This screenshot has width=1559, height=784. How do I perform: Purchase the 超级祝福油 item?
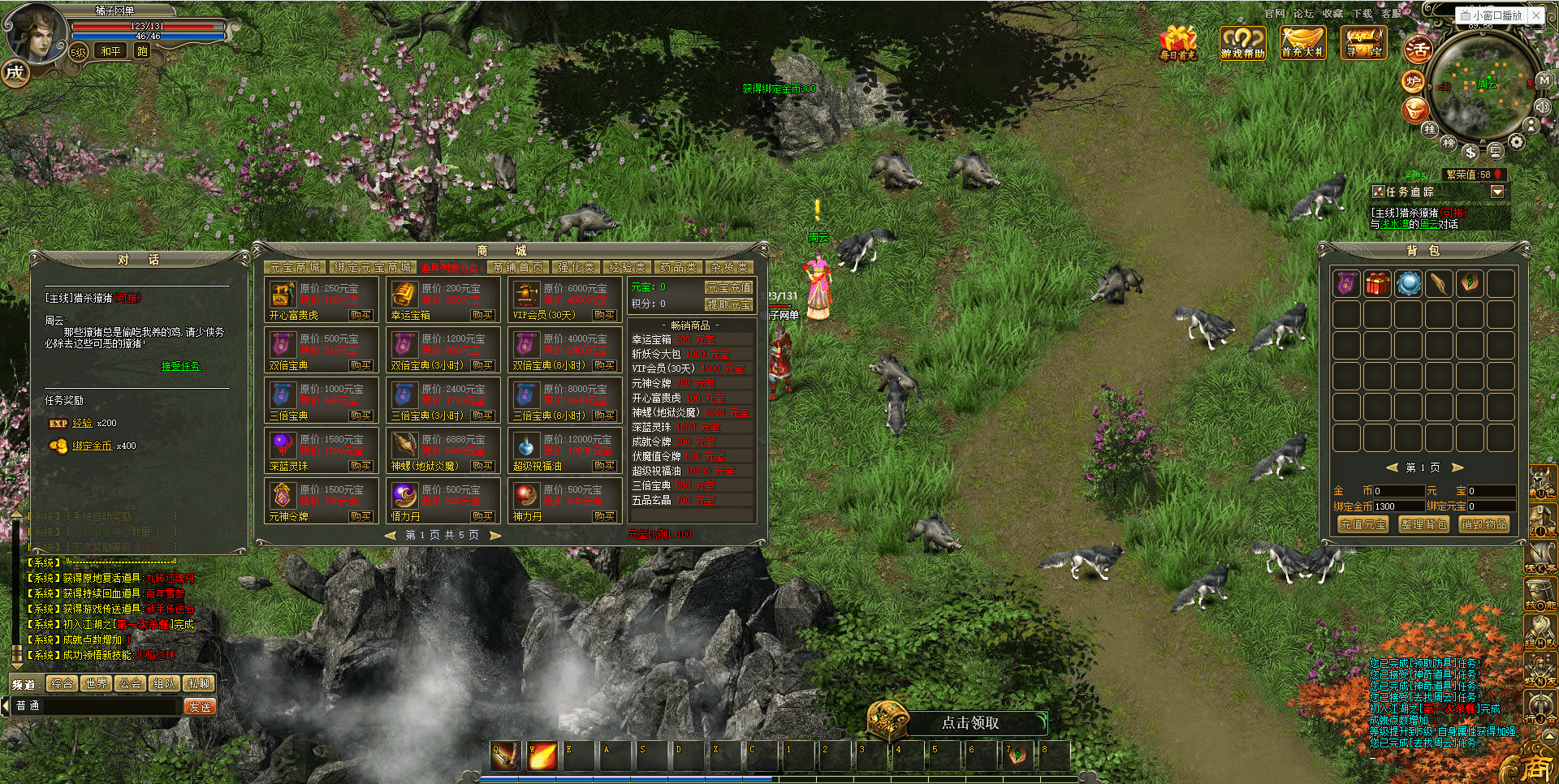(604, 466)
